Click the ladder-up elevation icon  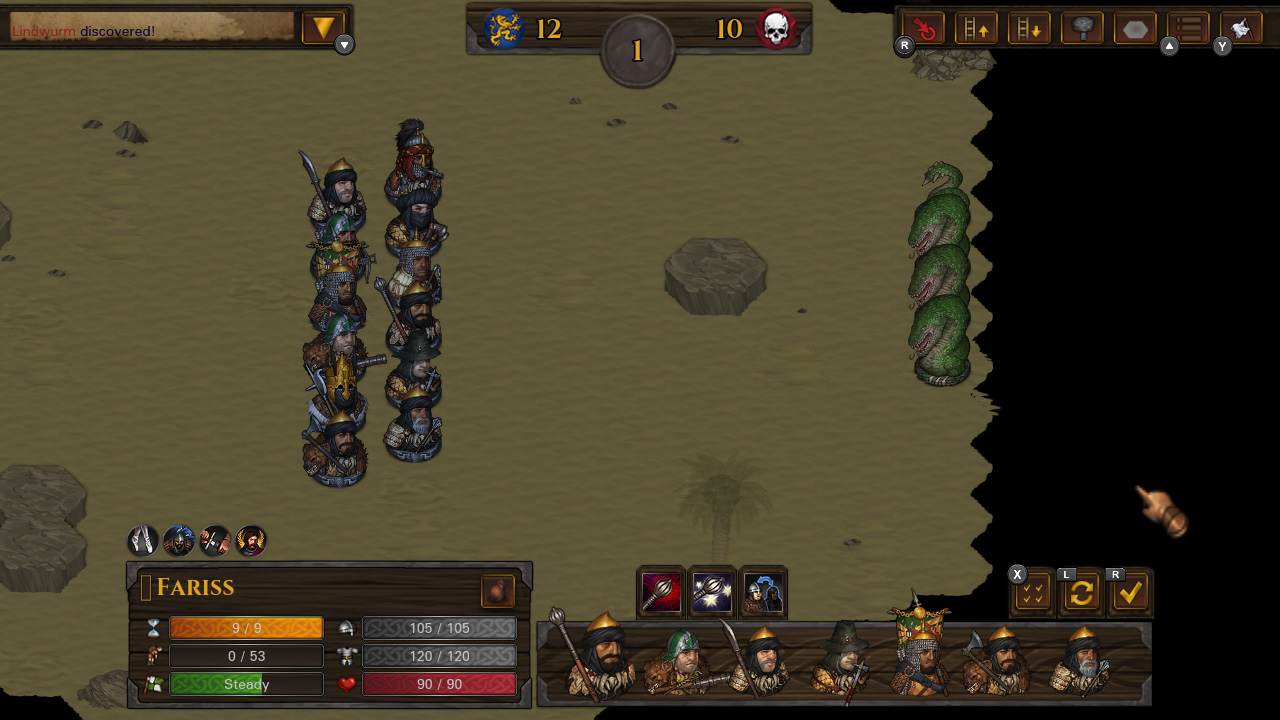coord(976,28)
